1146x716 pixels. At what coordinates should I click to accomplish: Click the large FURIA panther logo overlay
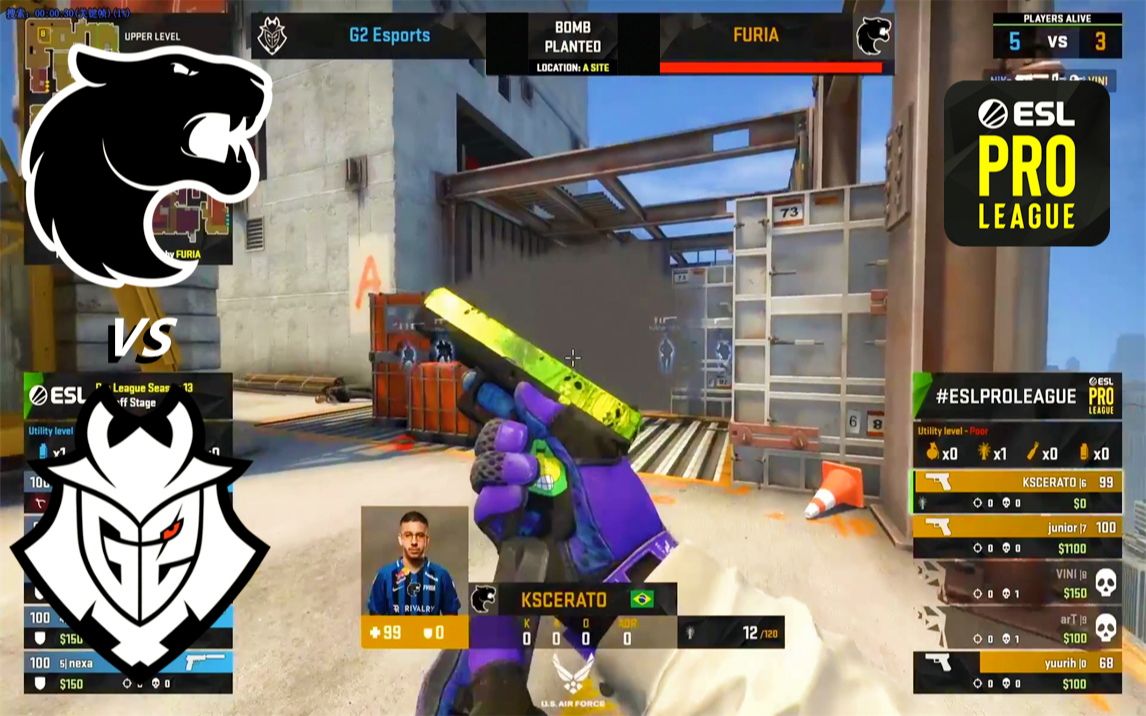143,150
